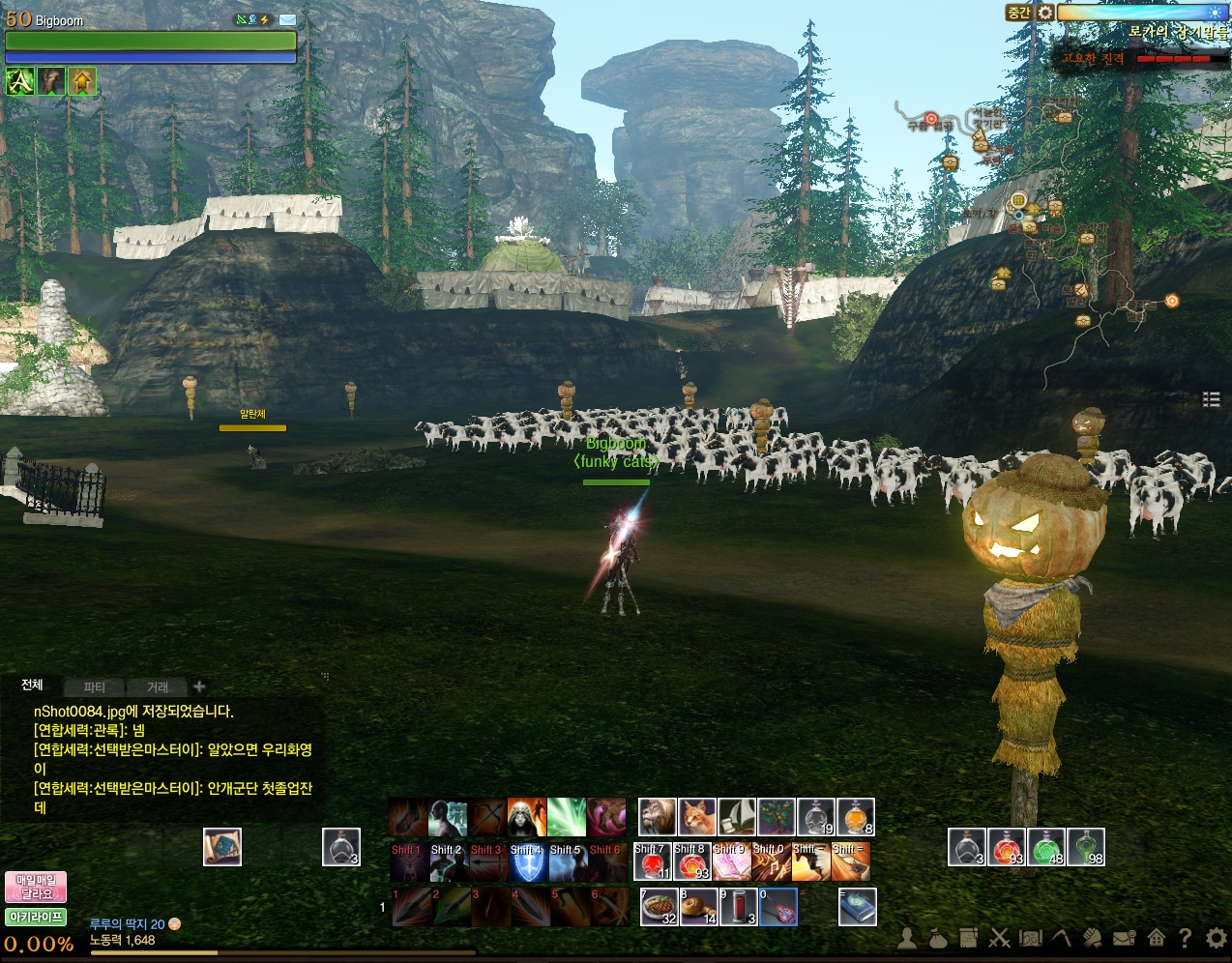
Task: Switch to the 파티 chat tab
Action: 94,687
